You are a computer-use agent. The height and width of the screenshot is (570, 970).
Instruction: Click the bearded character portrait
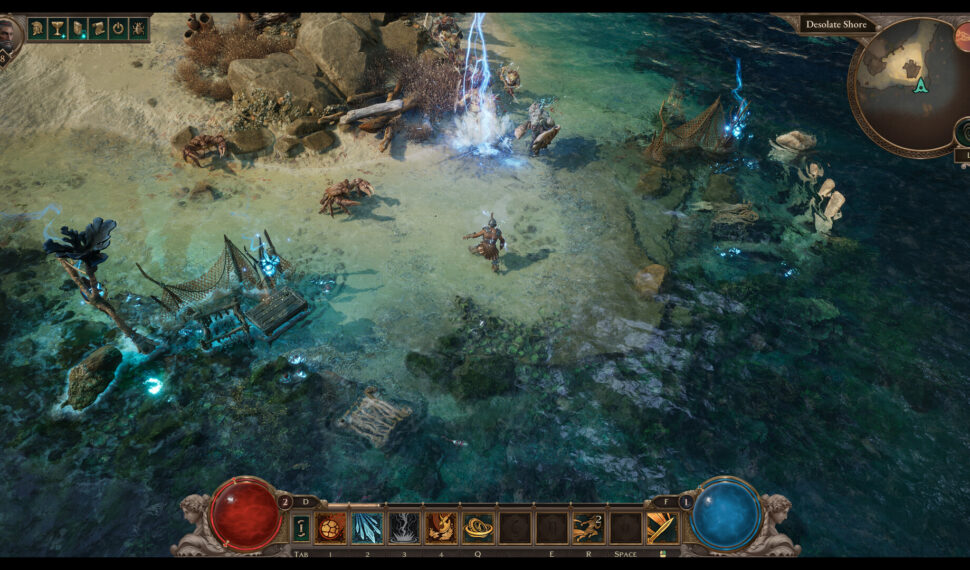[9, 36]
